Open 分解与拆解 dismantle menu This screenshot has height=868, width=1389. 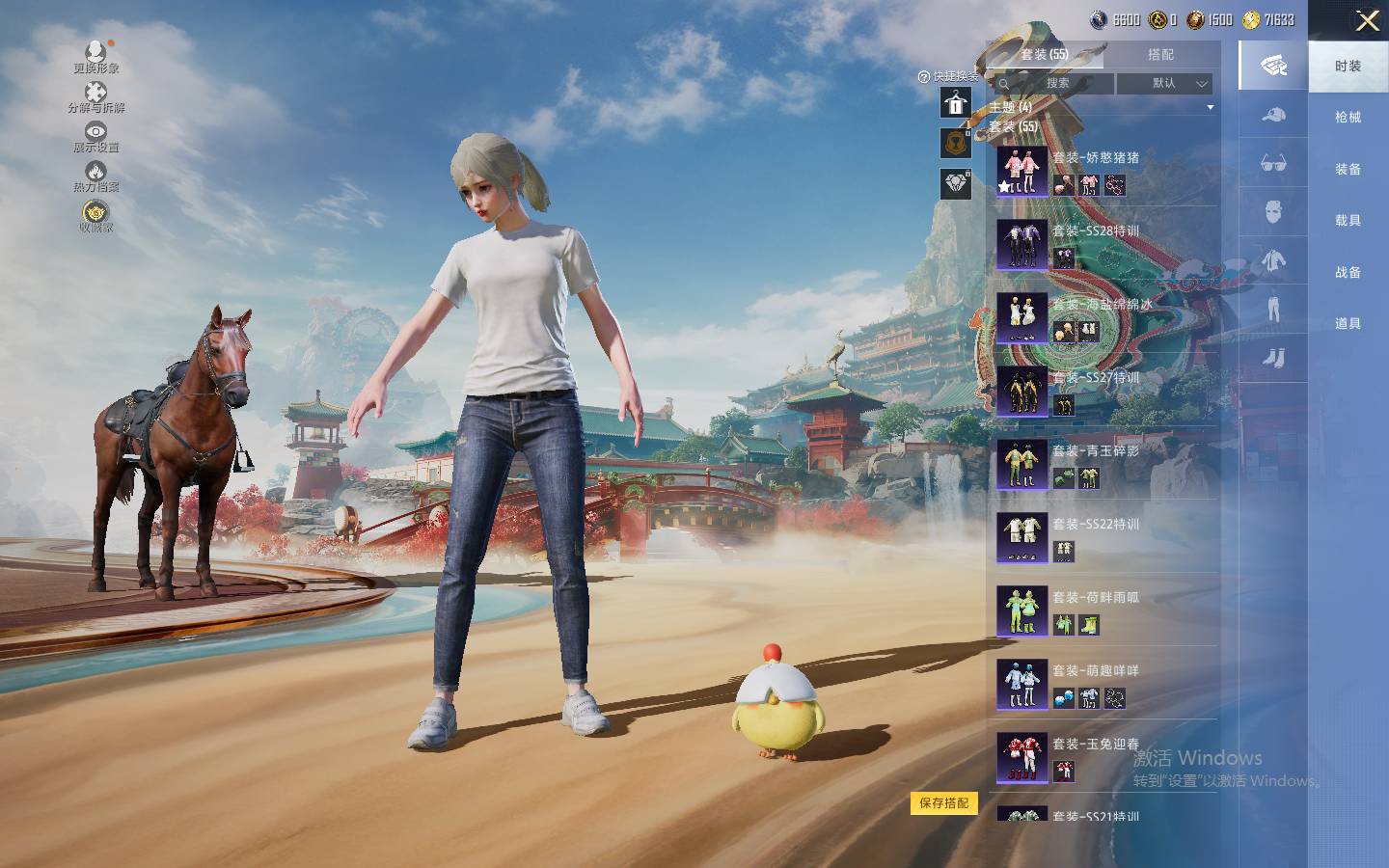[x=95, y=96]
